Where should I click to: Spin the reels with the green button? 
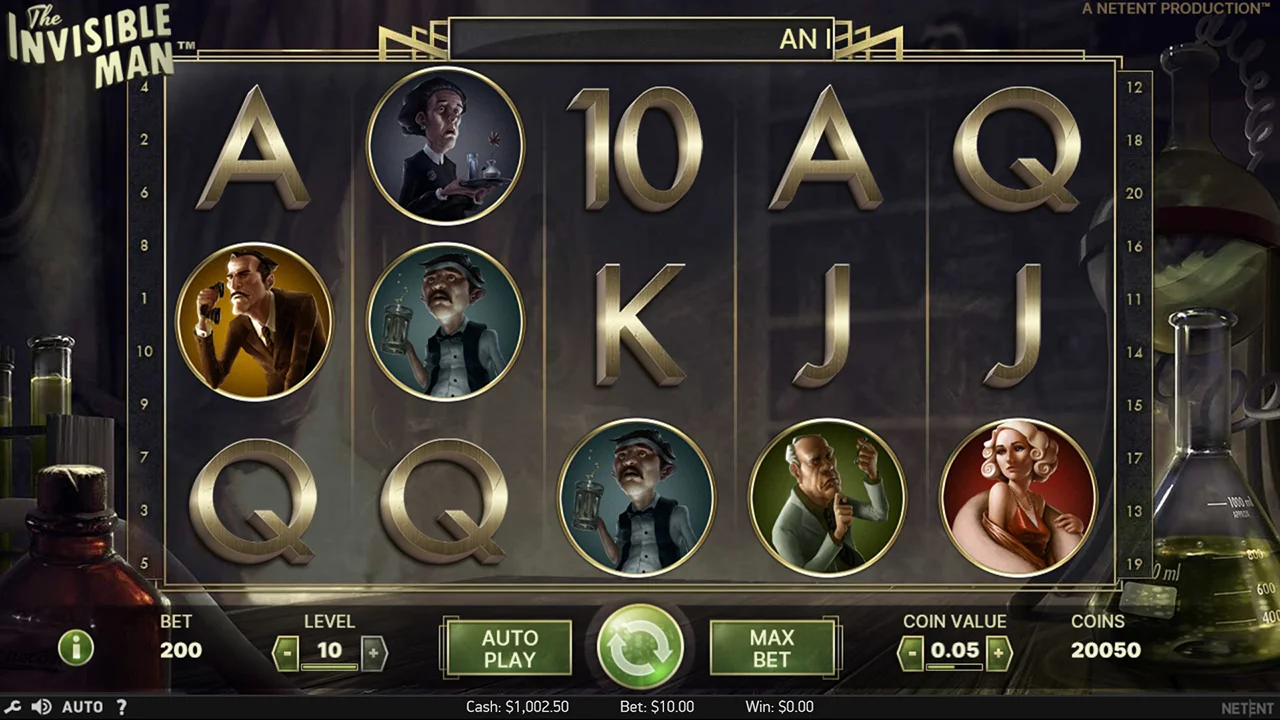tap(640, 647)
